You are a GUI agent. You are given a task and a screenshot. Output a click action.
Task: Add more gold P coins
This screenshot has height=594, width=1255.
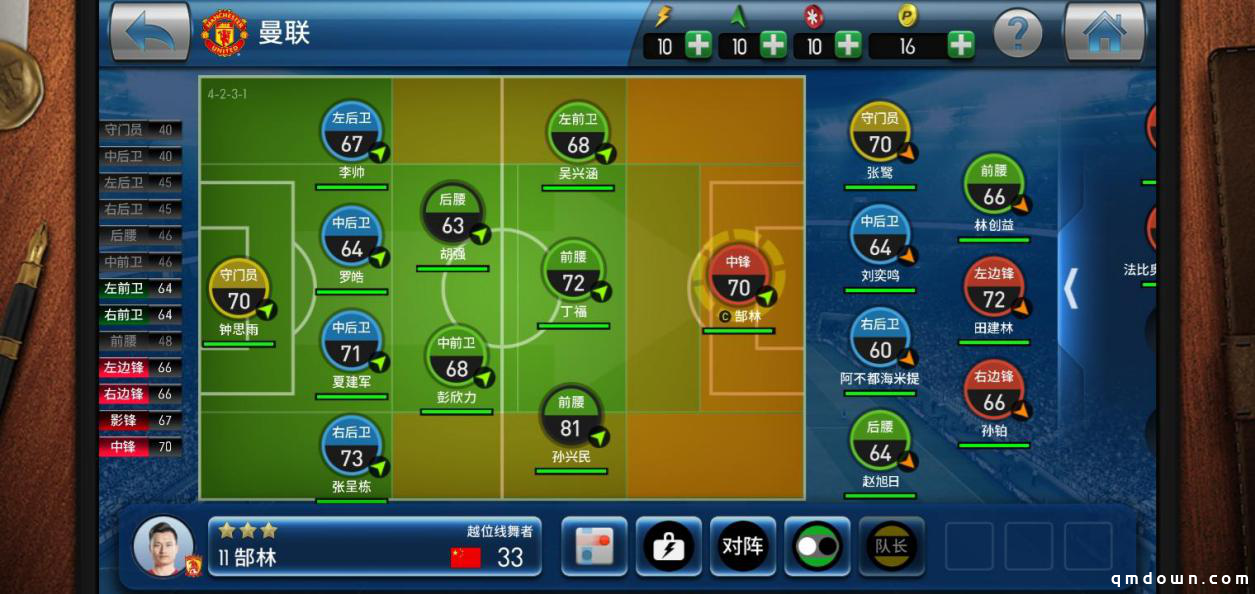tap(961, 45)
